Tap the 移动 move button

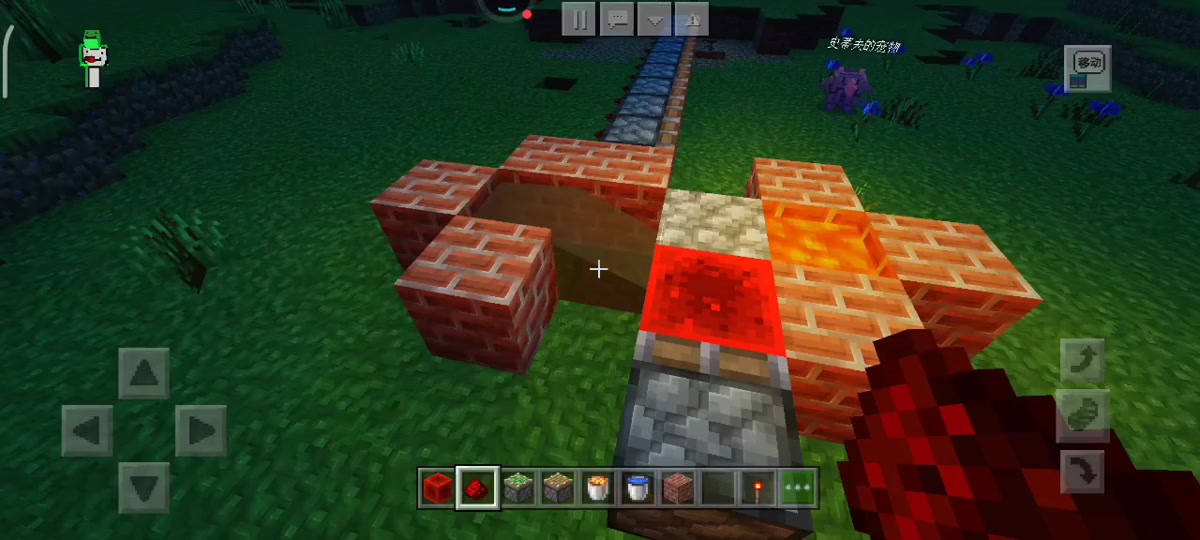pos(1087,66)
